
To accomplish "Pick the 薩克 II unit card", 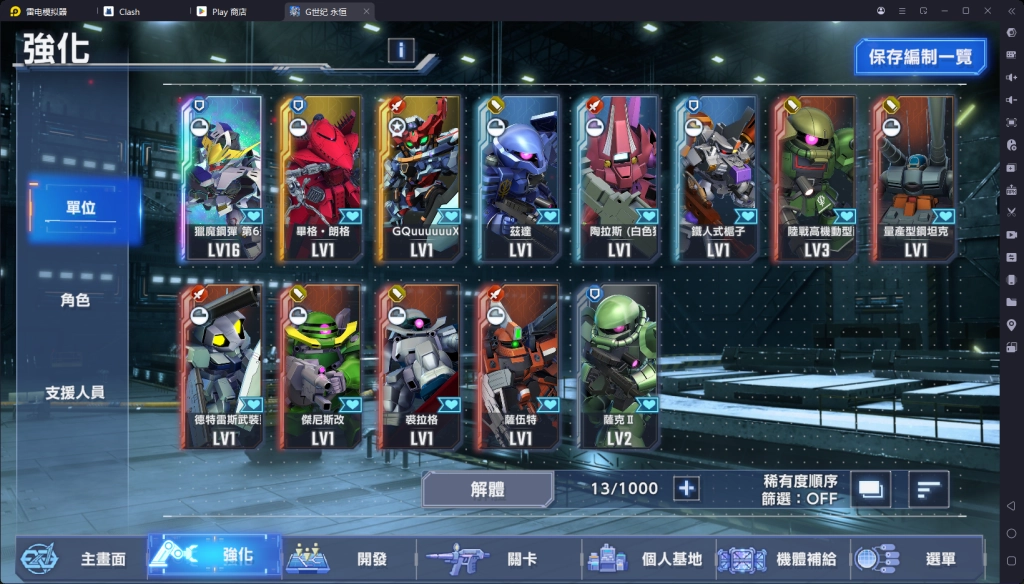I will click(619, 366).
